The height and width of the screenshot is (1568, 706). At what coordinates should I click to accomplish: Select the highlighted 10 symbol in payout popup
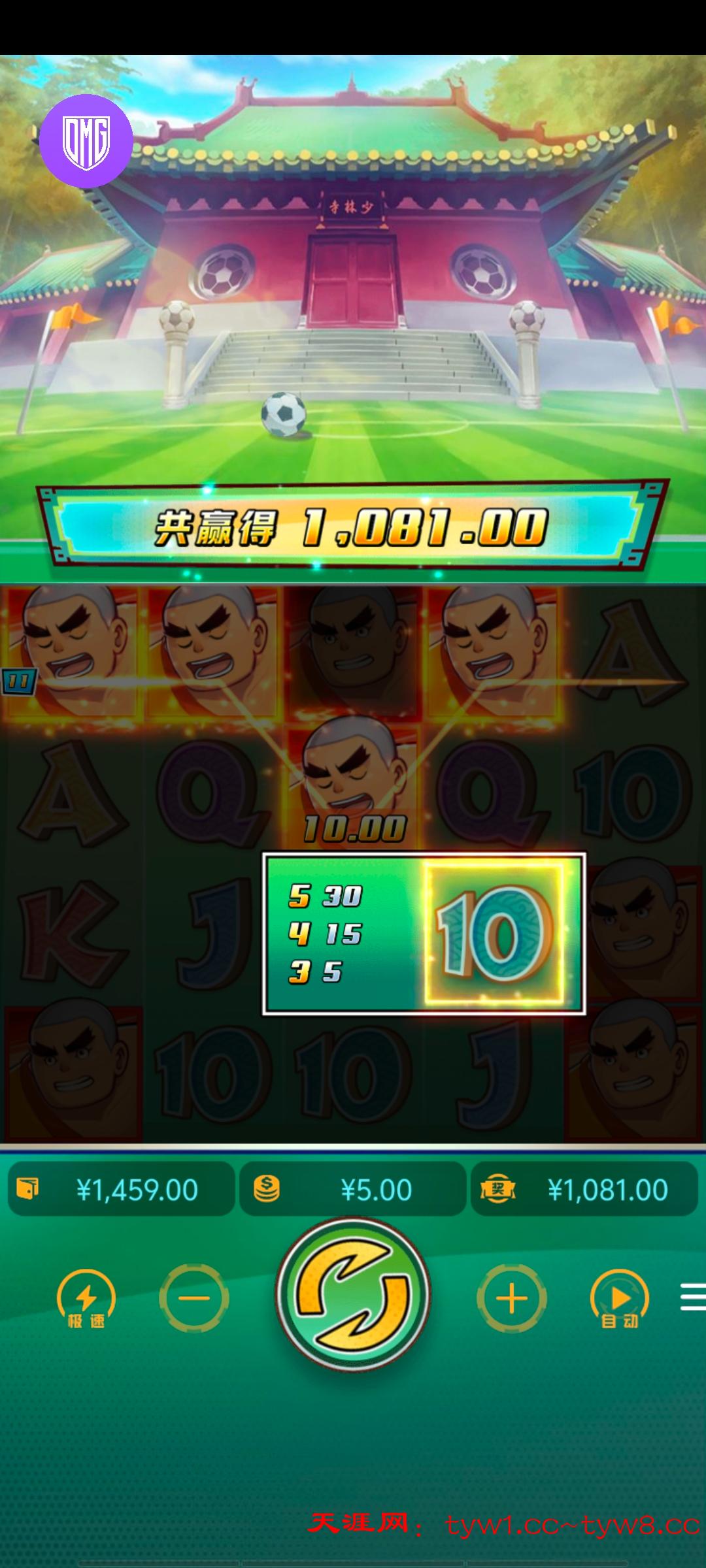(494, 934)
